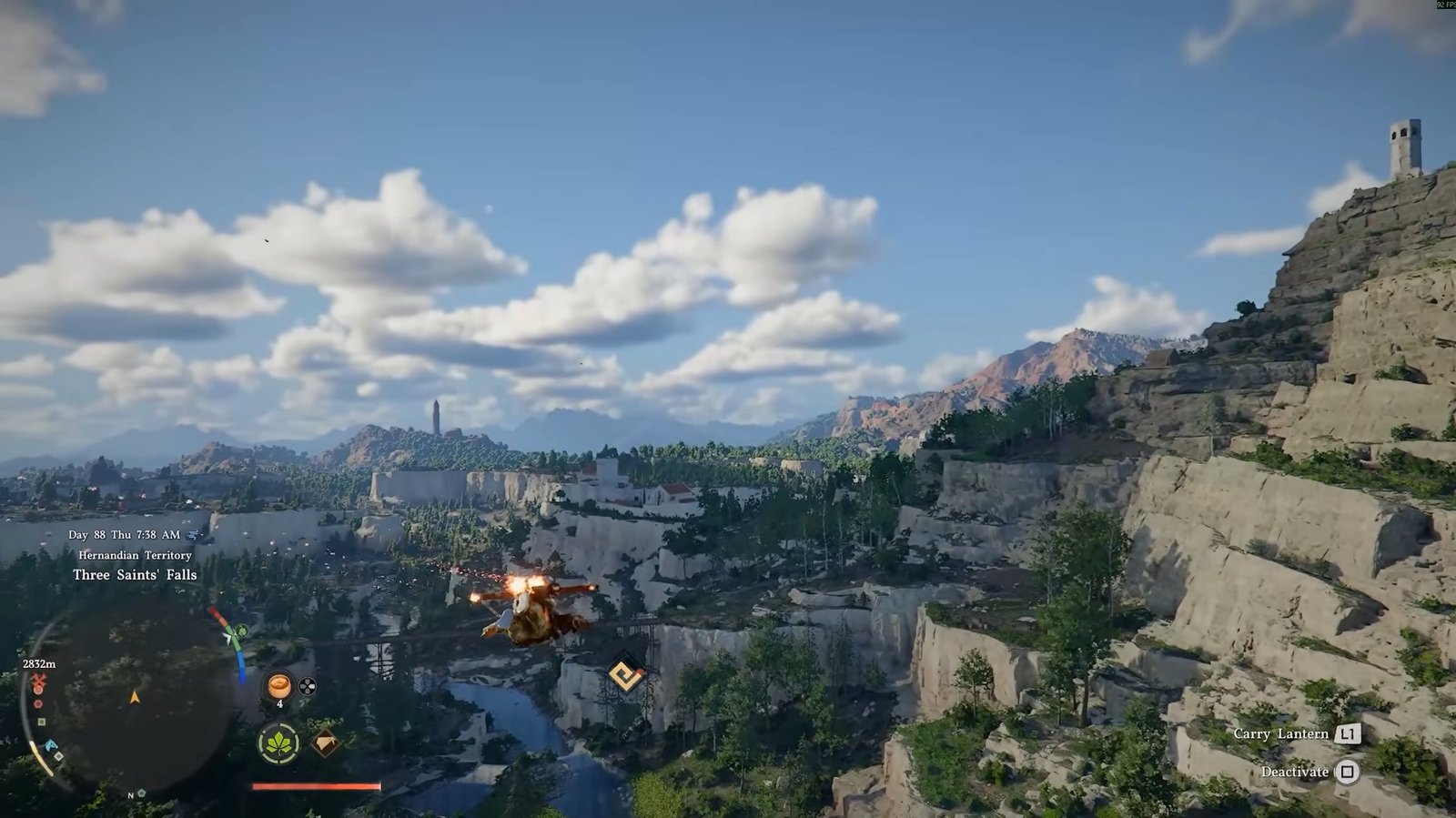The height and width of the screenshot is (818, 1456).
Task: Click the pentagon marker beside north indicator
Action: click(x=142, y=793)
